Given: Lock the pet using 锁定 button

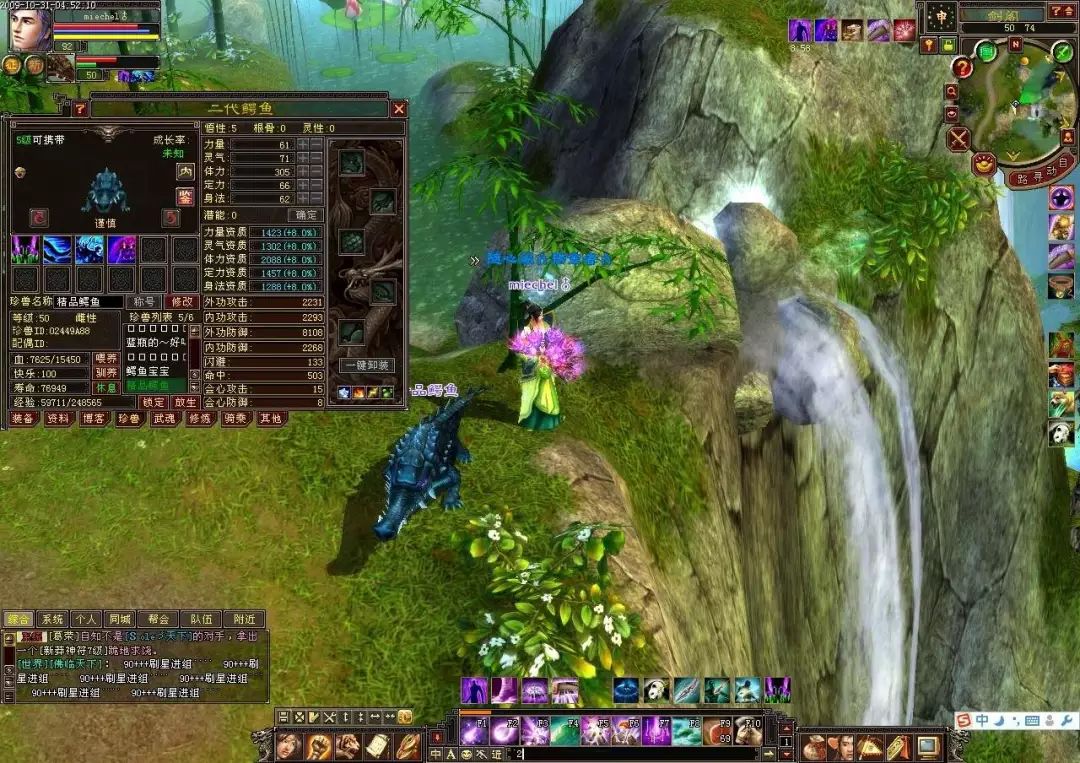Looking at the screenshot, I should click(153, 401).
